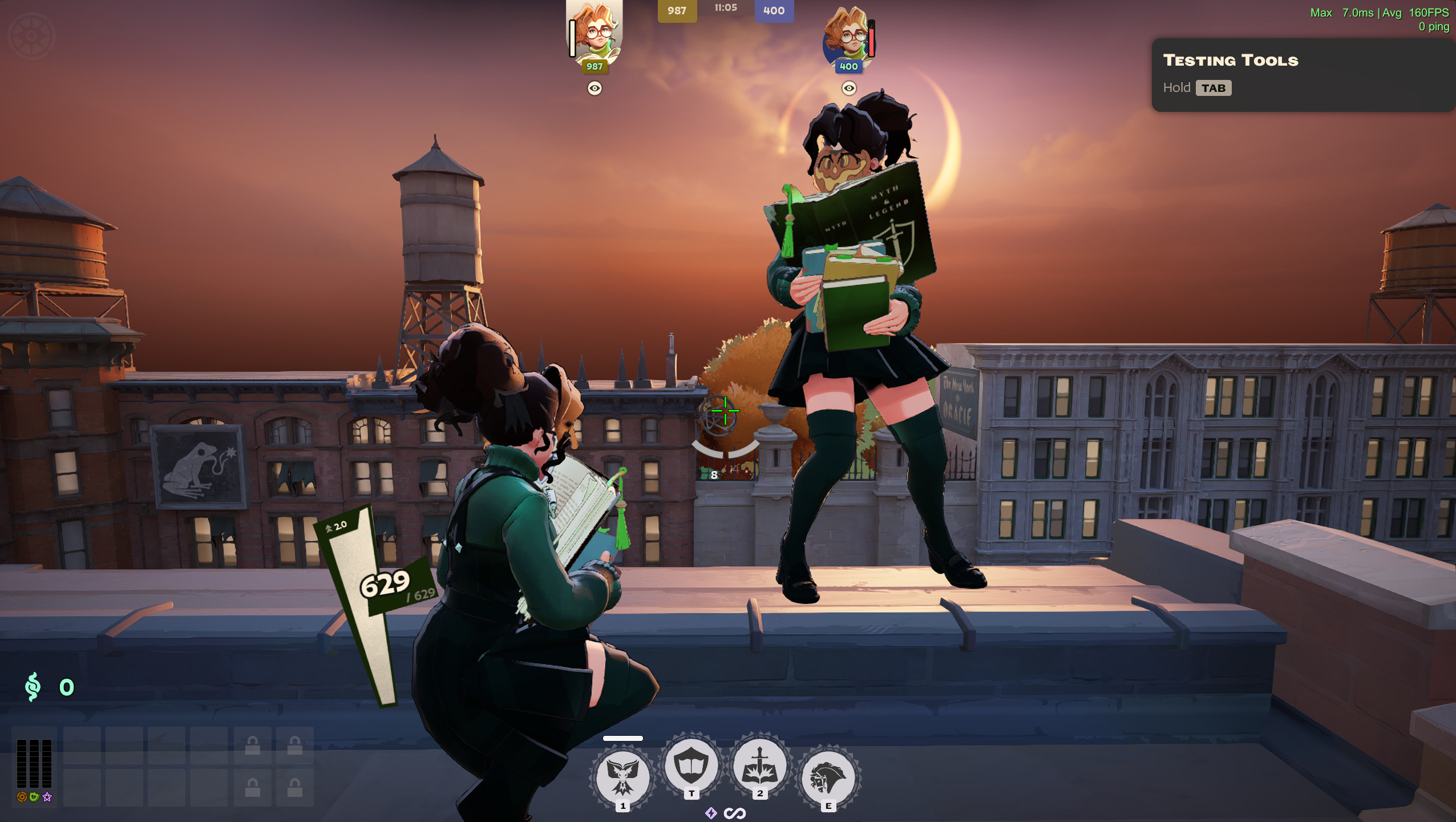Click the white charge bar above ability 1
This screenshot has height=822, width=1456.
coord(622,738)
